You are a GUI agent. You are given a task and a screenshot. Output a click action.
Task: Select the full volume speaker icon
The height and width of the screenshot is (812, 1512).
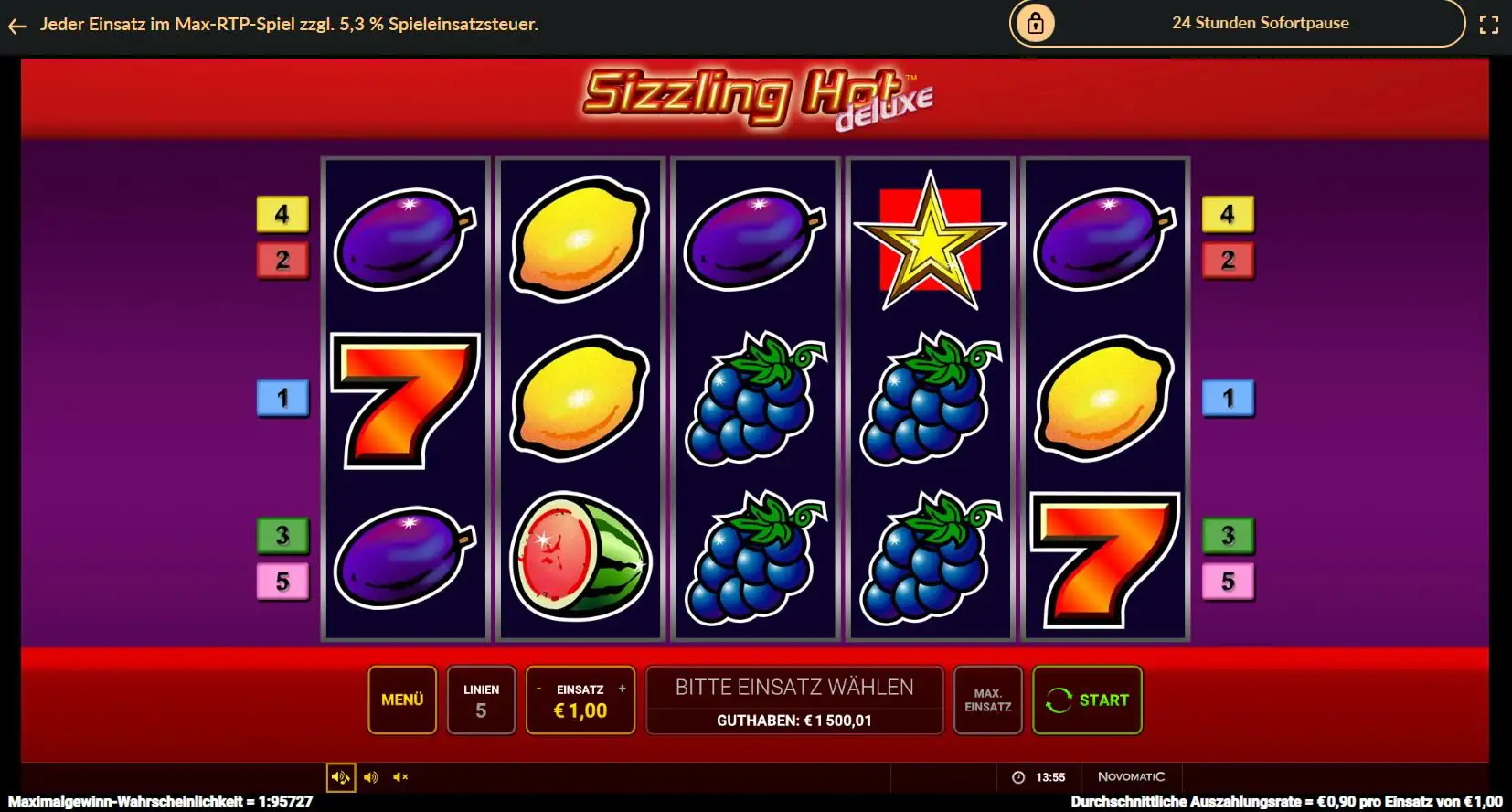point(370,776)
